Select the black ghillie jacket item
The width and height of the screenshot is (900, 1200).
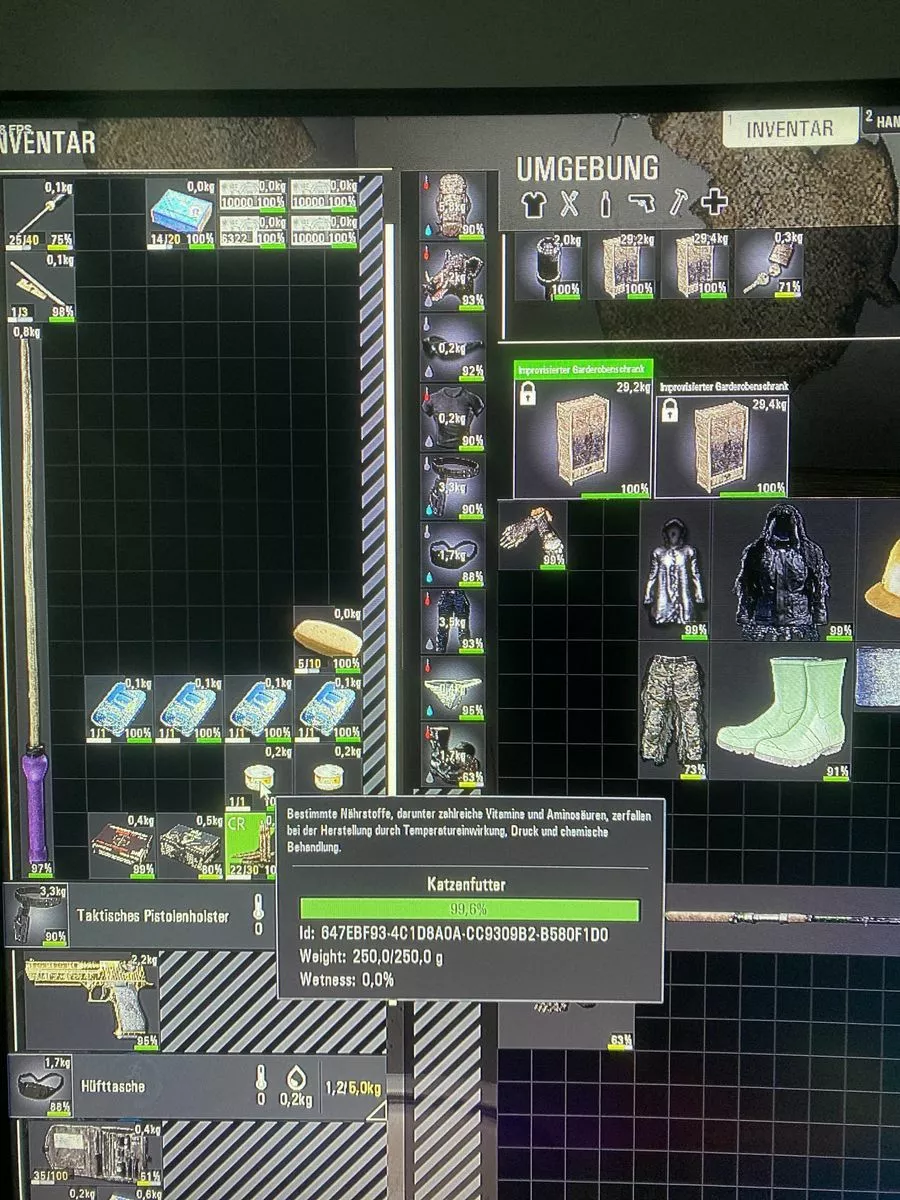(783, 570)
